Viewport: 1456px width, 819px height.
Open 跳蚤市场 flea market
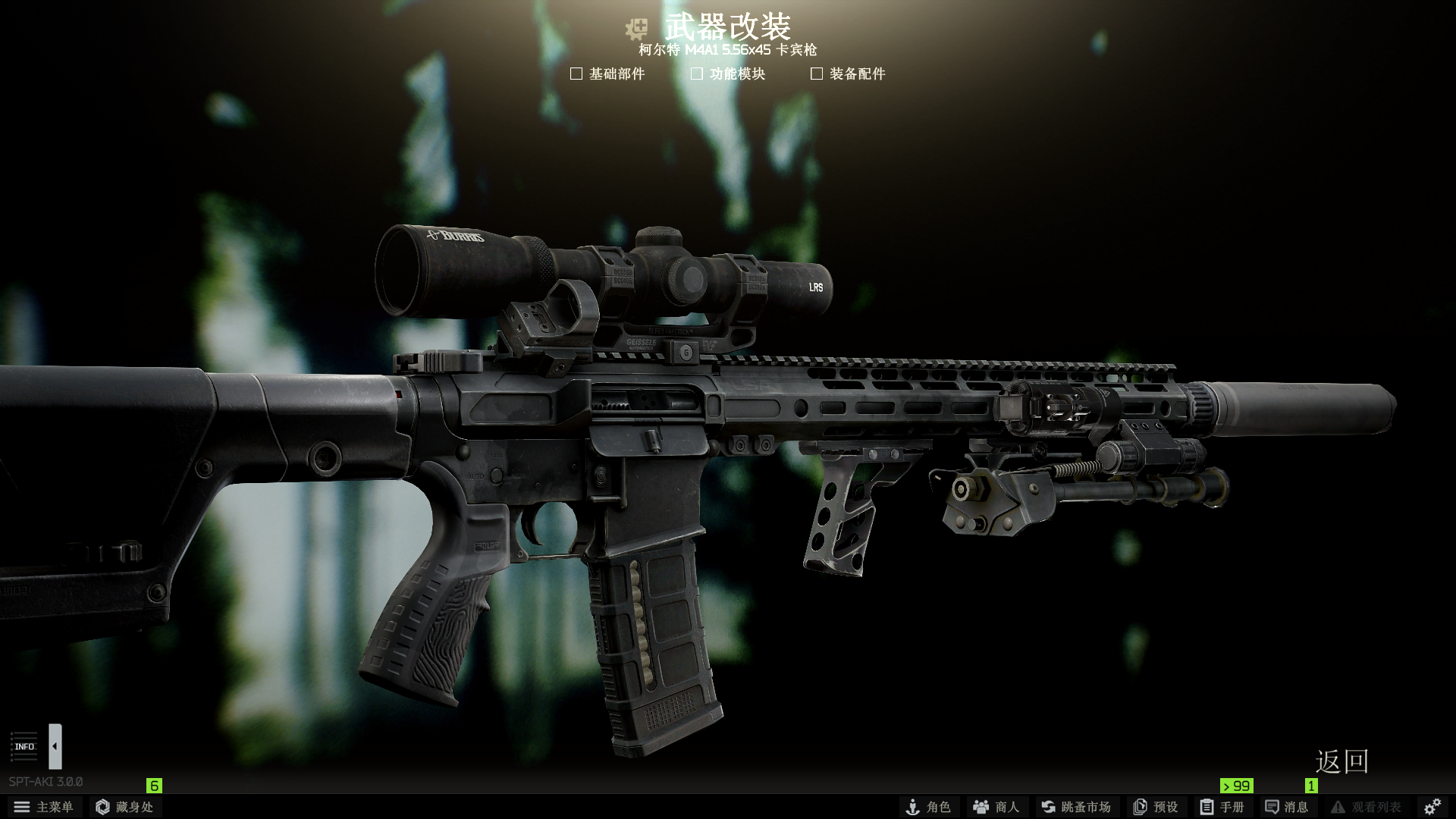1075,807
